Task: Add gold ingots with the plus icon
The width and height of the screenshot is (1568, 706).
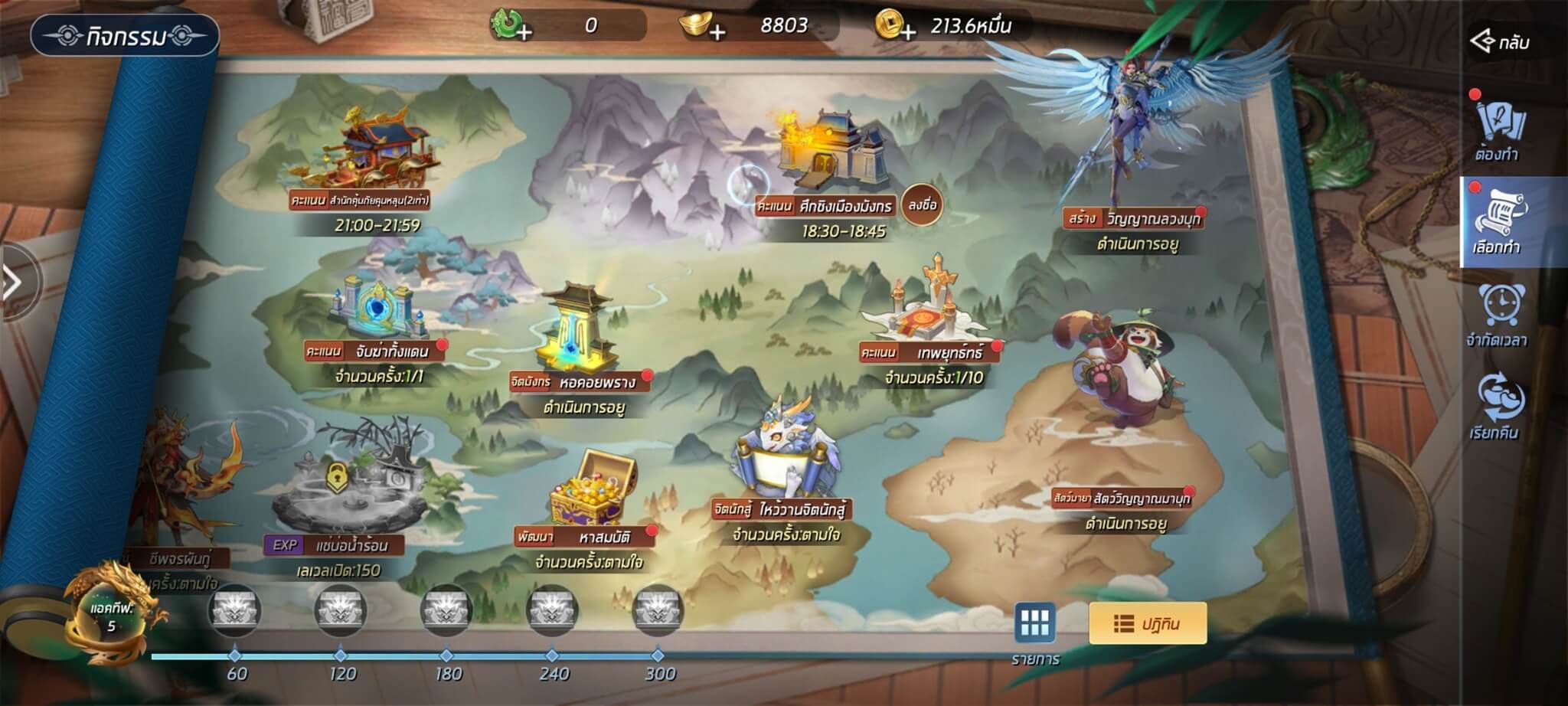Action: pos(717,32)
